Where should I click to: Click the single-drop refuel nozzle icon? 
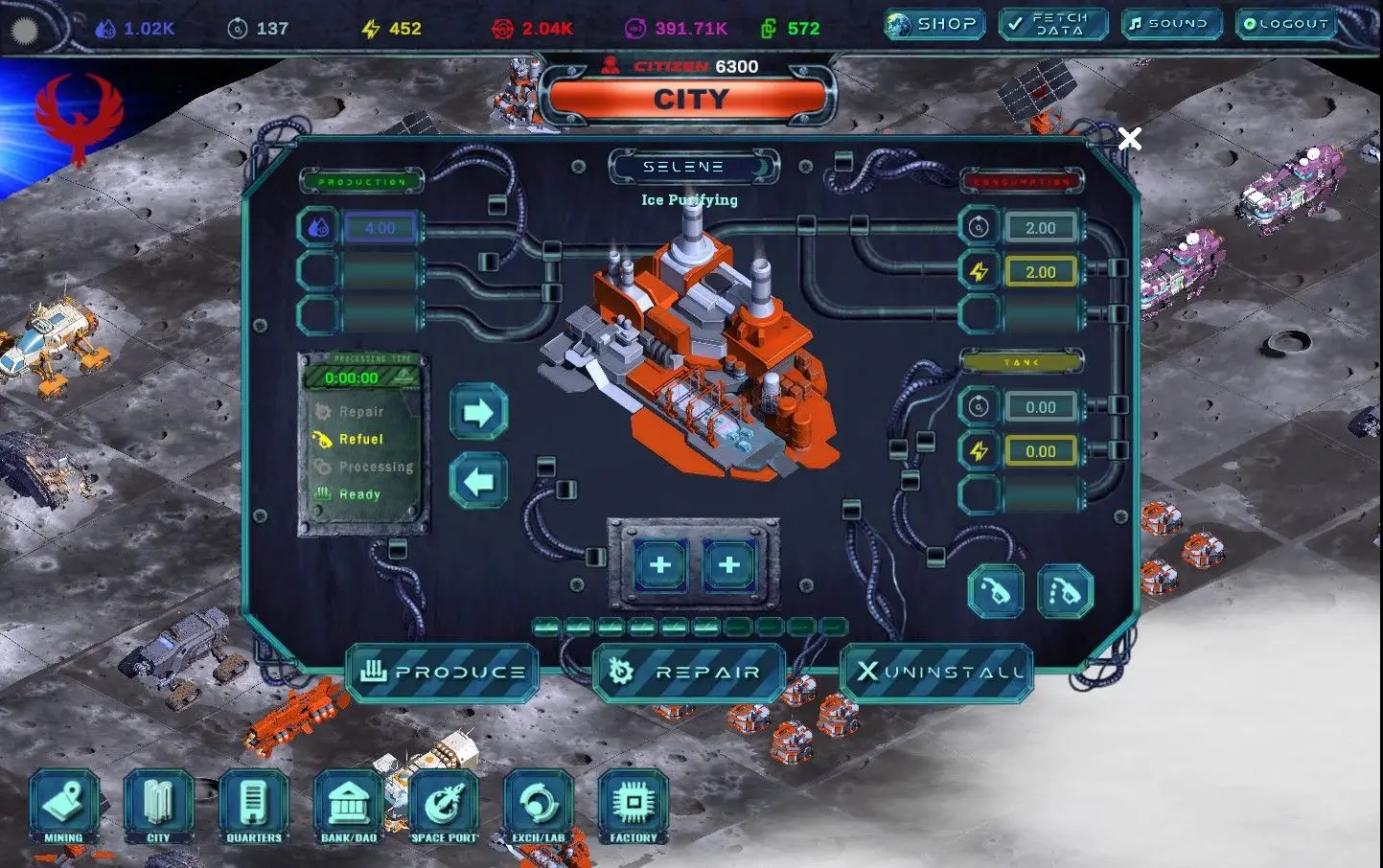coord(996,590)
